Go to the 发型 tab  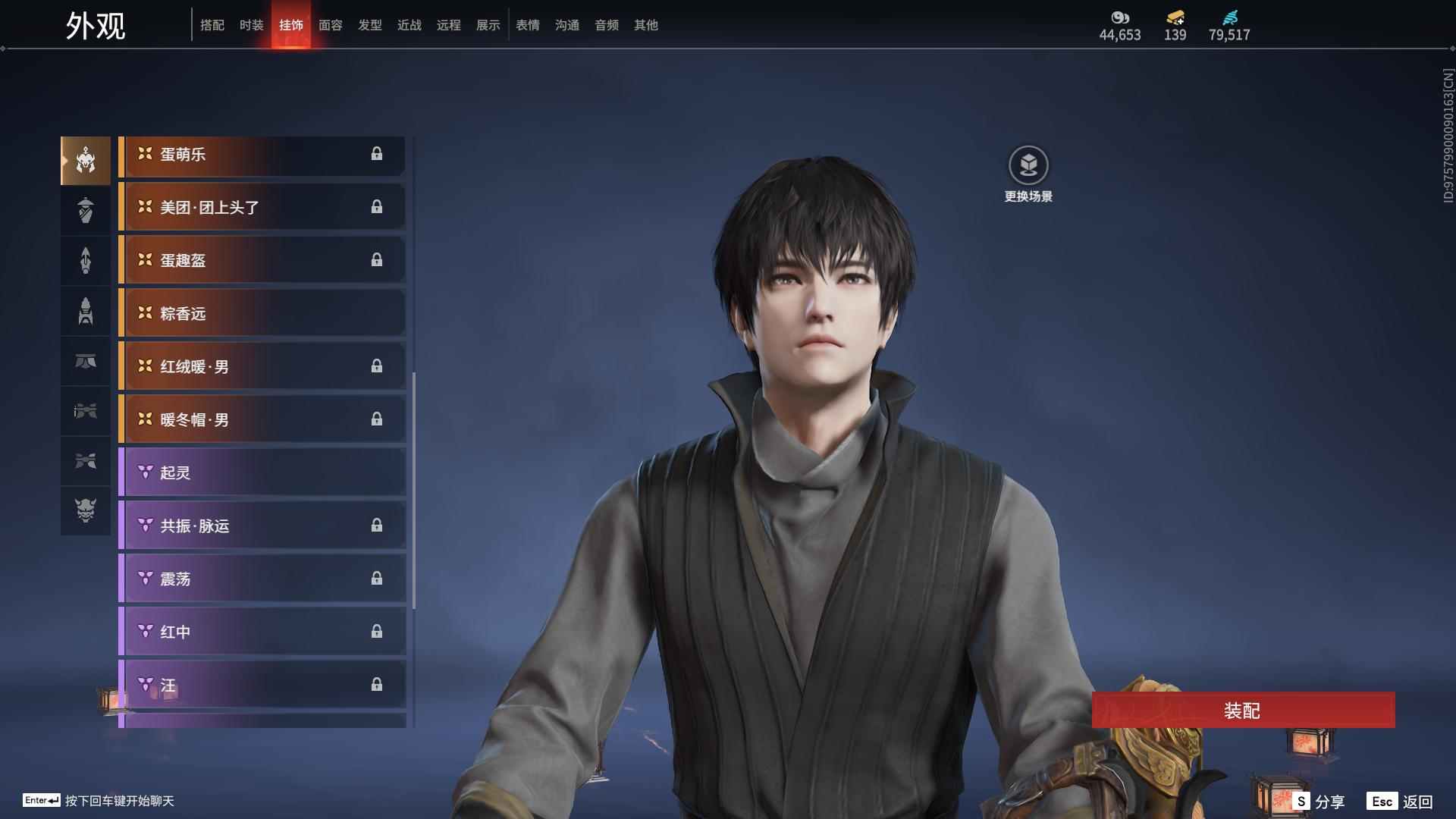(370, 25)
